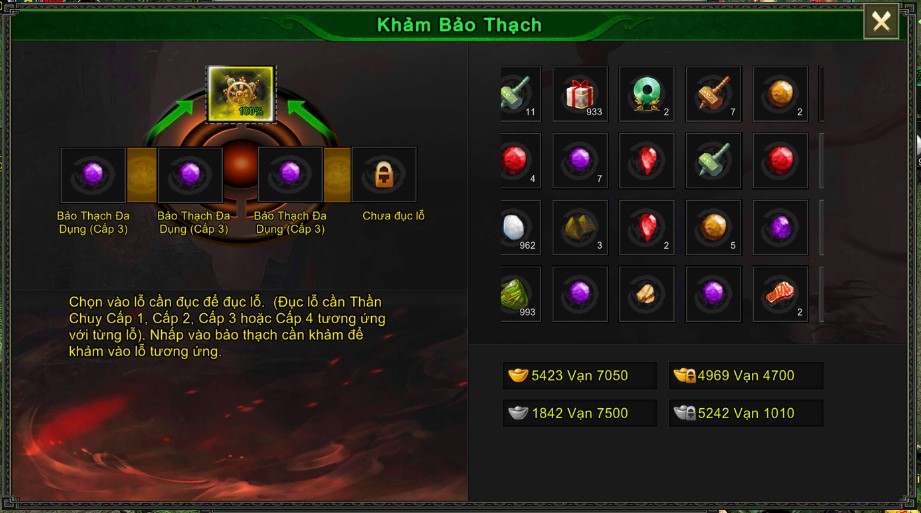Select the golden pyramid item stack

click(x=580, y=227)
